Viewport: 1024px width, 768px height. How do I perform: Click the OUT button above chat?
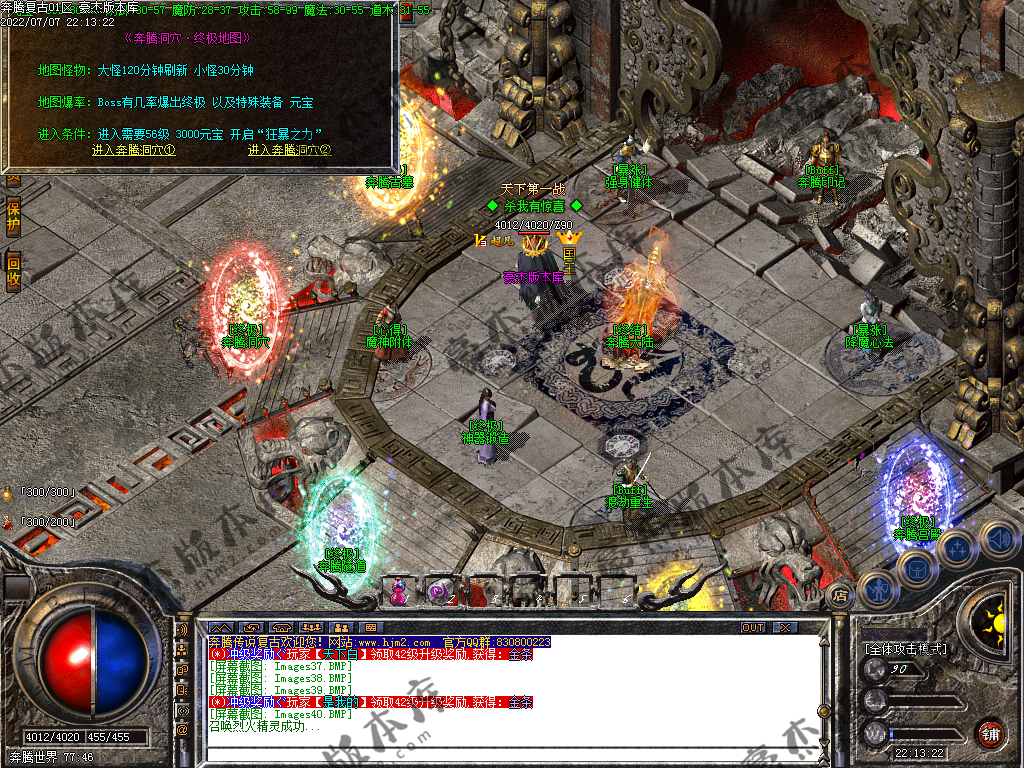point(753,627)
